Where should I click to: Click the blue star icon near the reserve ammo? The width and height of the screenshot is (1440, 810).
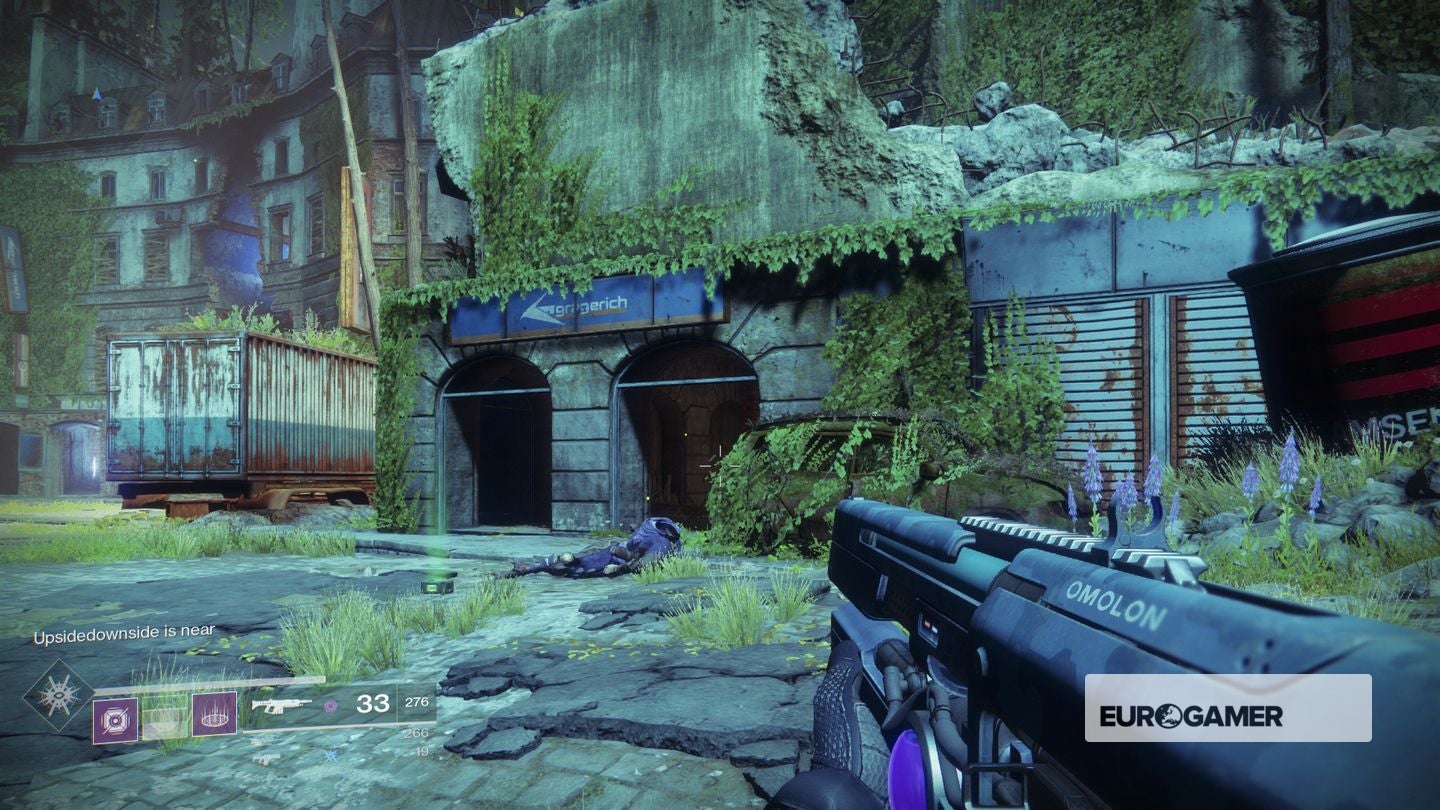[x=330, y=755]
